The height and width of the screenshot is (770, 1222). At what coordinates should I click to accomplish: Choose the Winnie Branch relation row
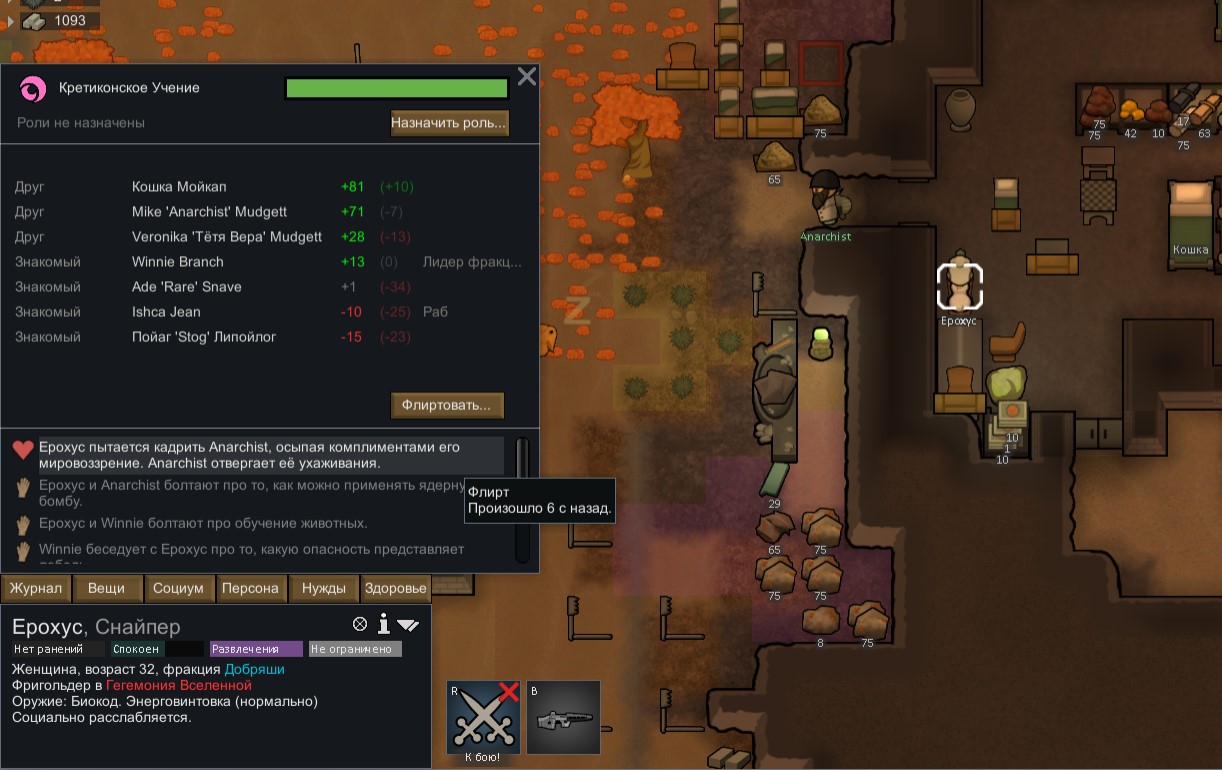(x=178, y=262)
